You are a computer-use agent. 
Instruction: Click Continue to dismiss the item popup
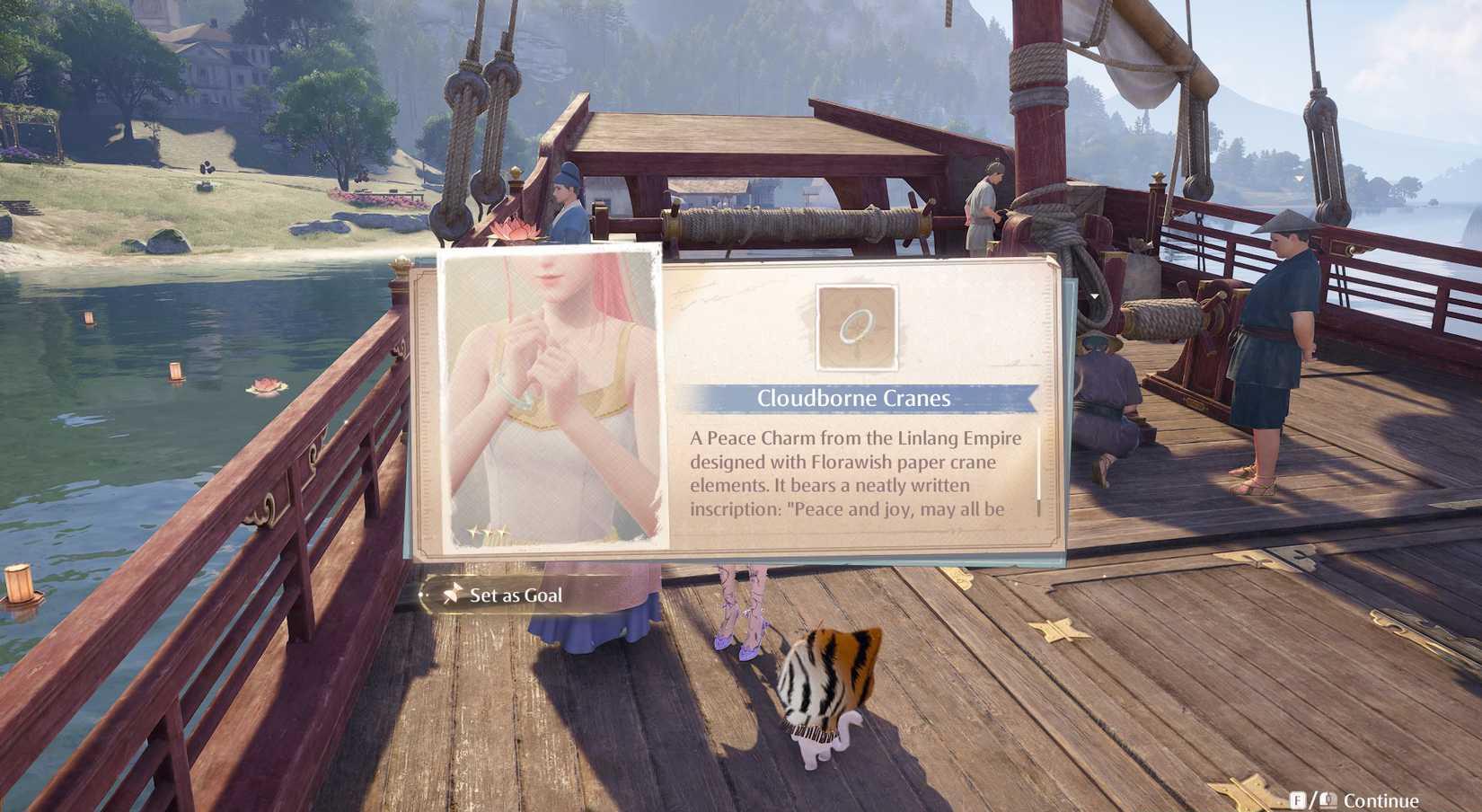coord(1383,798)
